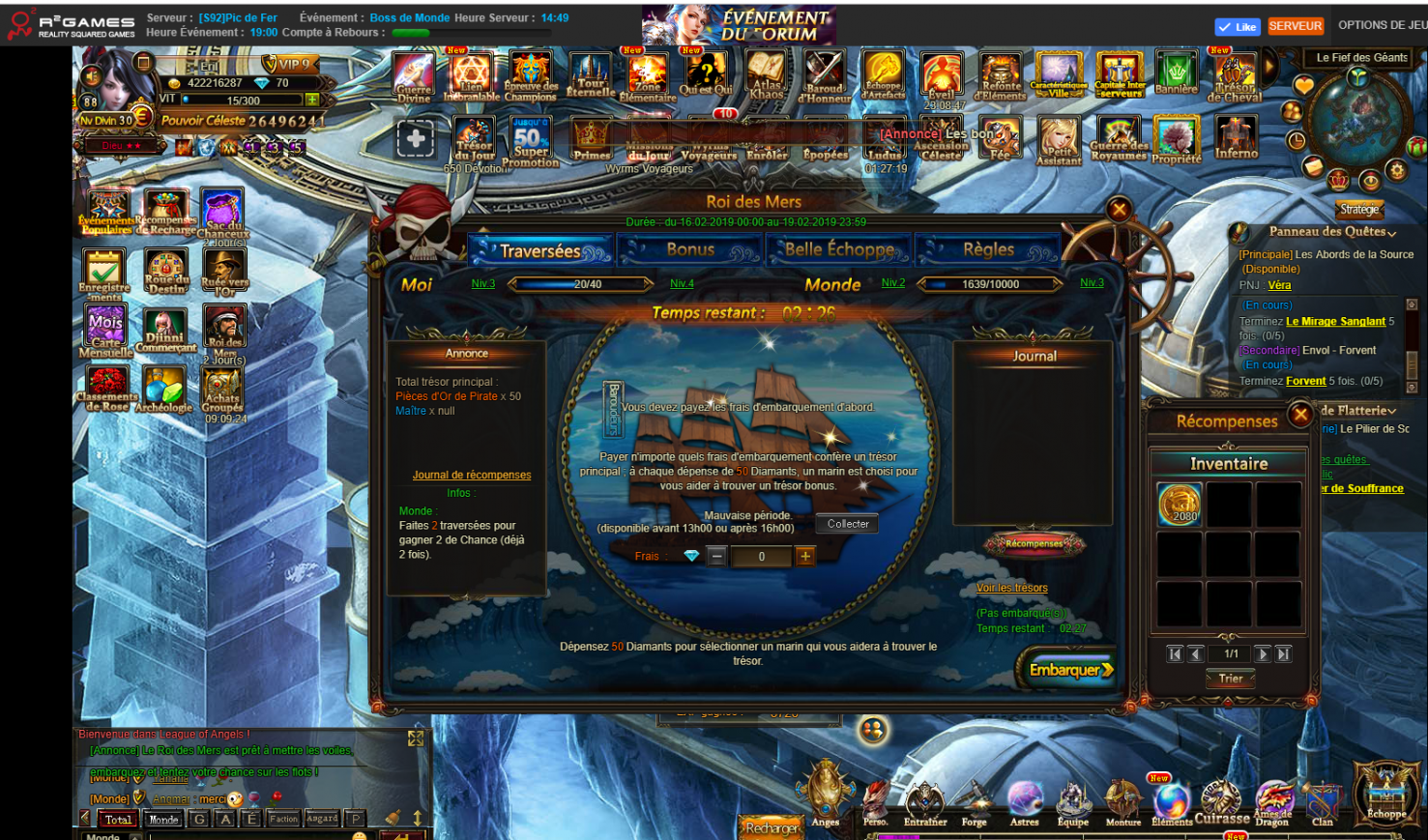Click the Facebook Like button
The image size is (1428, 840).
point(1237,27)
